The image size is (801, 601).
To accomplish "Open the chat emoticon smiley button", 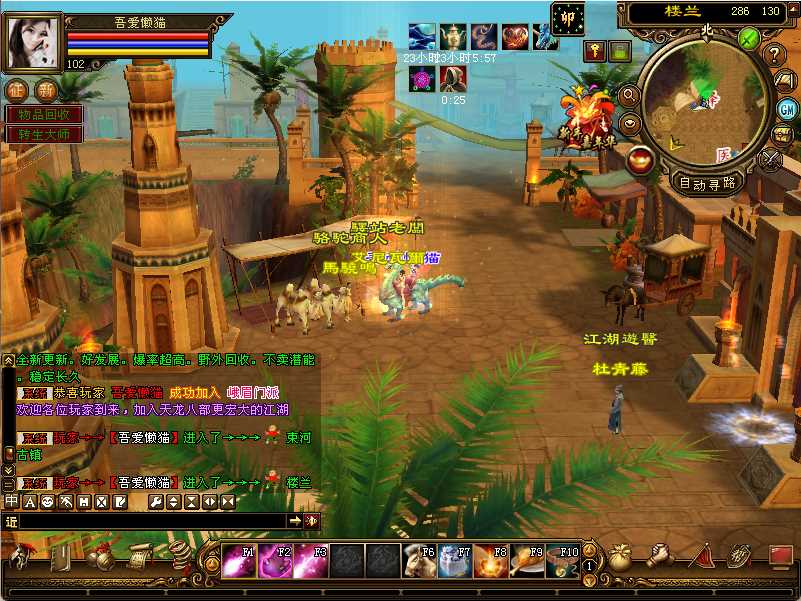I will pyautogui.click(x=47, y=501).
